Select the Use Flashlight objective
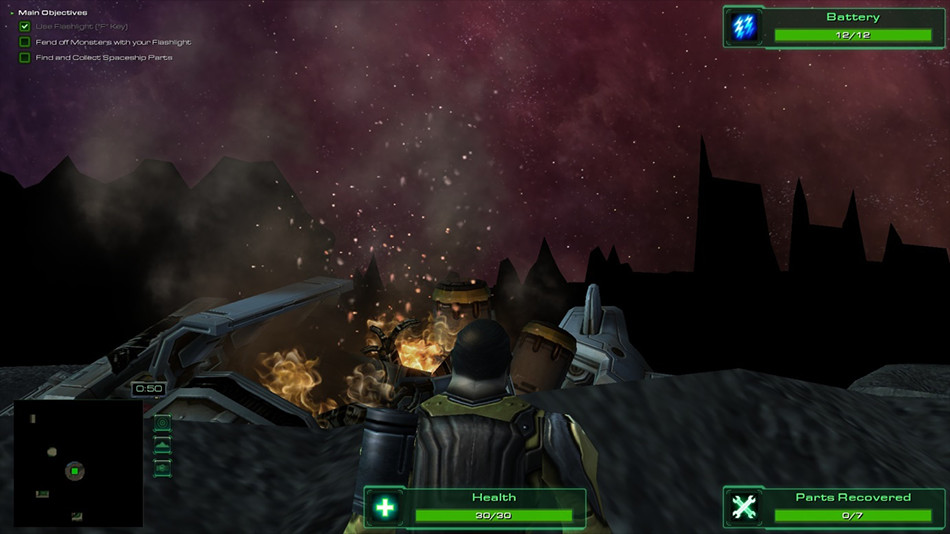 click(x=25, y=26)
